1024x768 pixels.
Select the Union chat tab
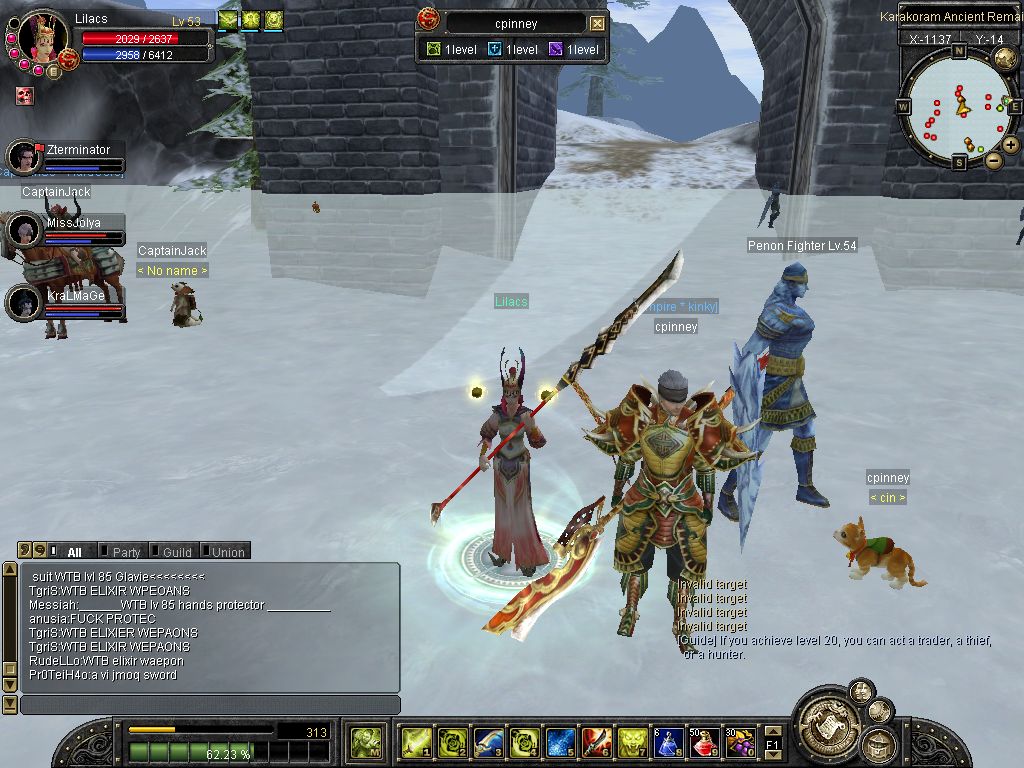click(227, 551)
